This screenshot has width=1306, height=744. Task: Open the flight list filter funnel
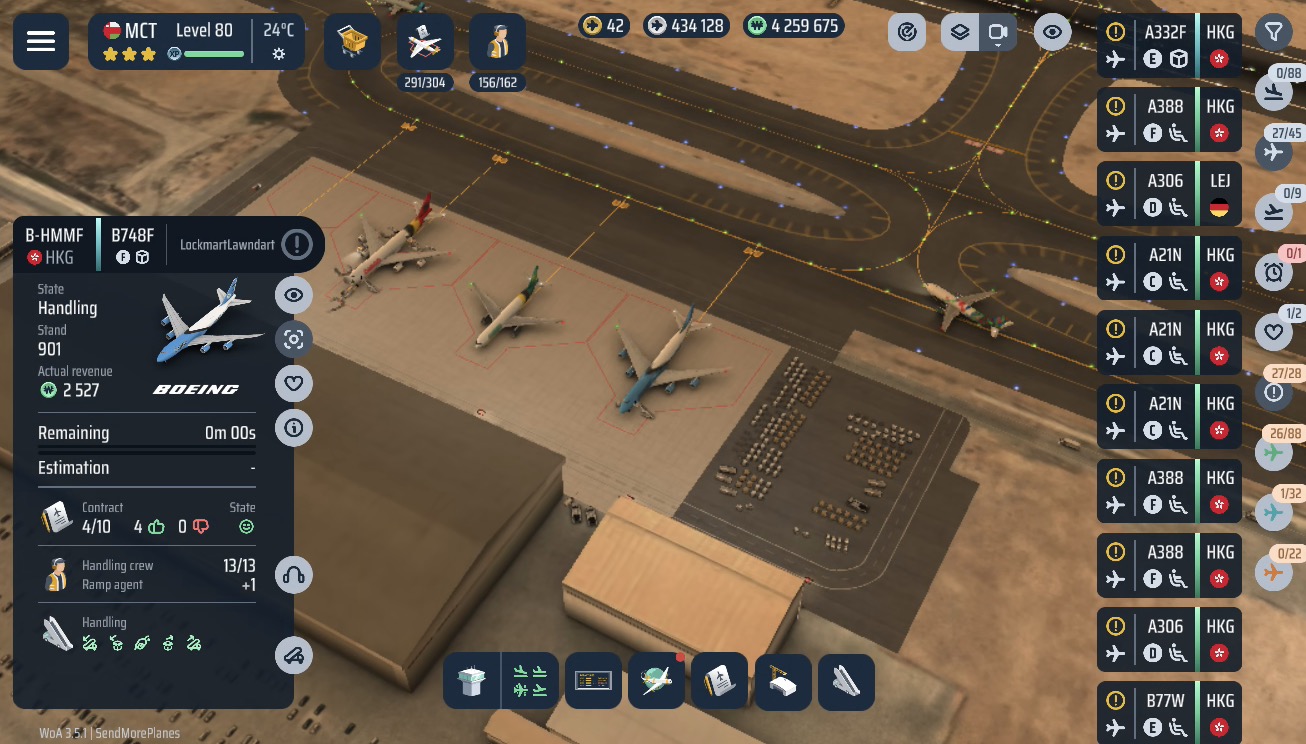[x=1273, y=33]
